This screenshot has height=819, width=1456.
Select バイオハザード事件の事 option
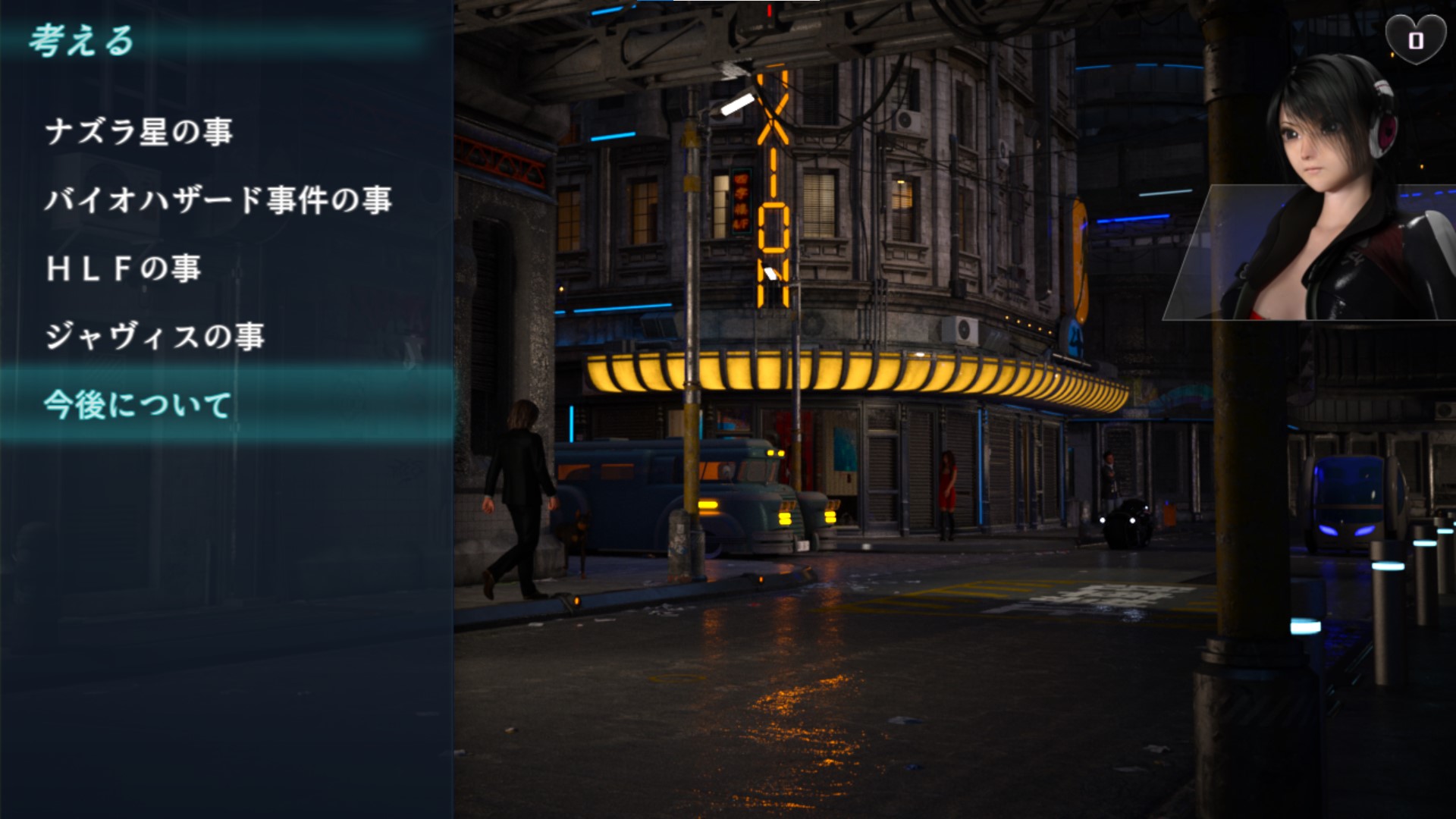coord(218,200)
